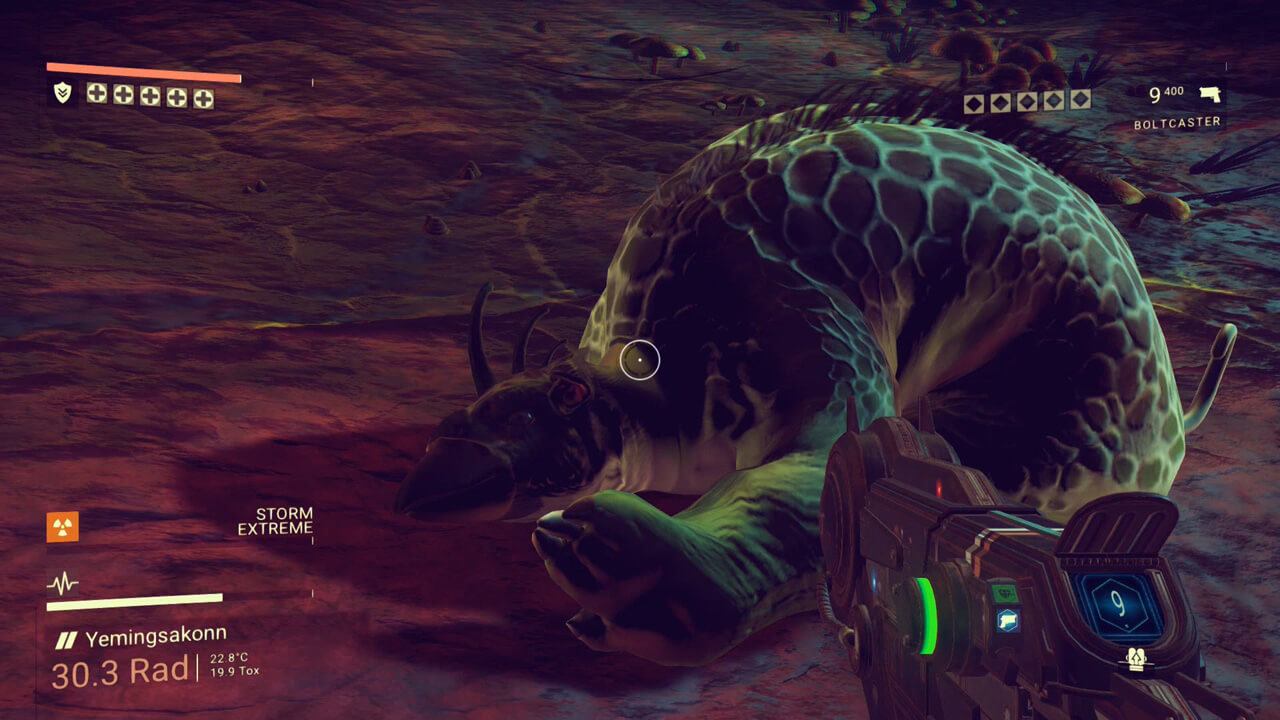Click the life support waveform icon
1280x720 pixels.
(62, 583)
